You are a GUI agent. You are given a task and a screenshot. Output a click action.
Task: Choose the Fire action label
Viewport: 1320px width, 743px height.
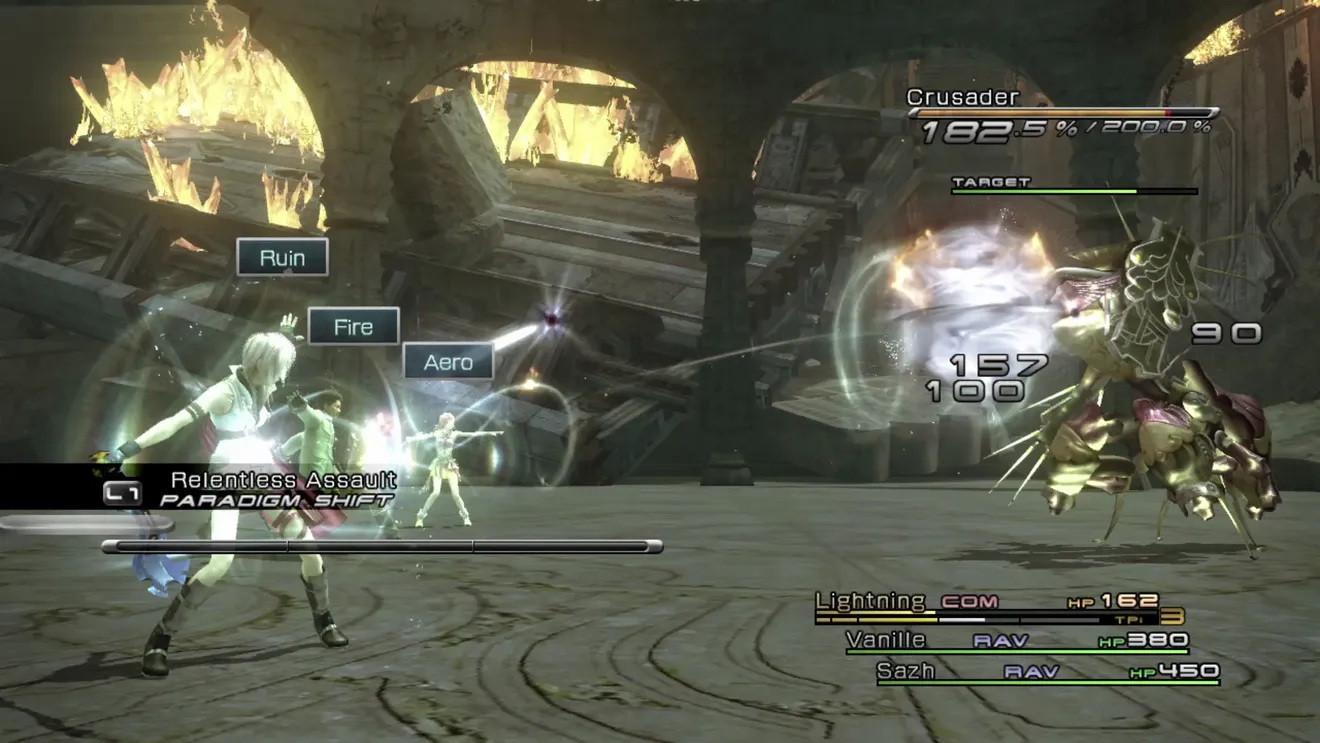pos(353,327)
